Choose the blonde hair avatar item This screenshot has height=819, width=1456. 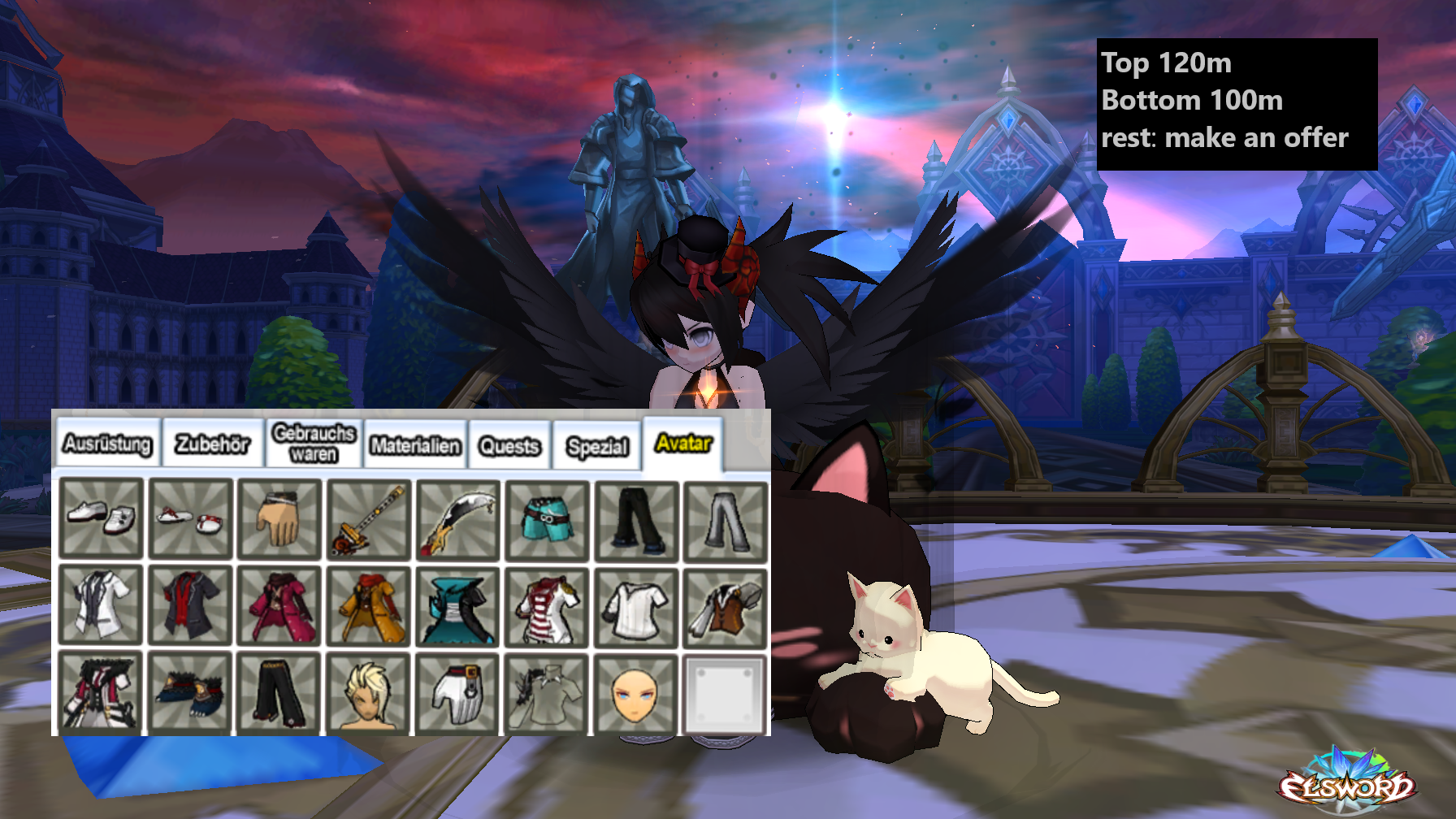click(x=369, y=693)
